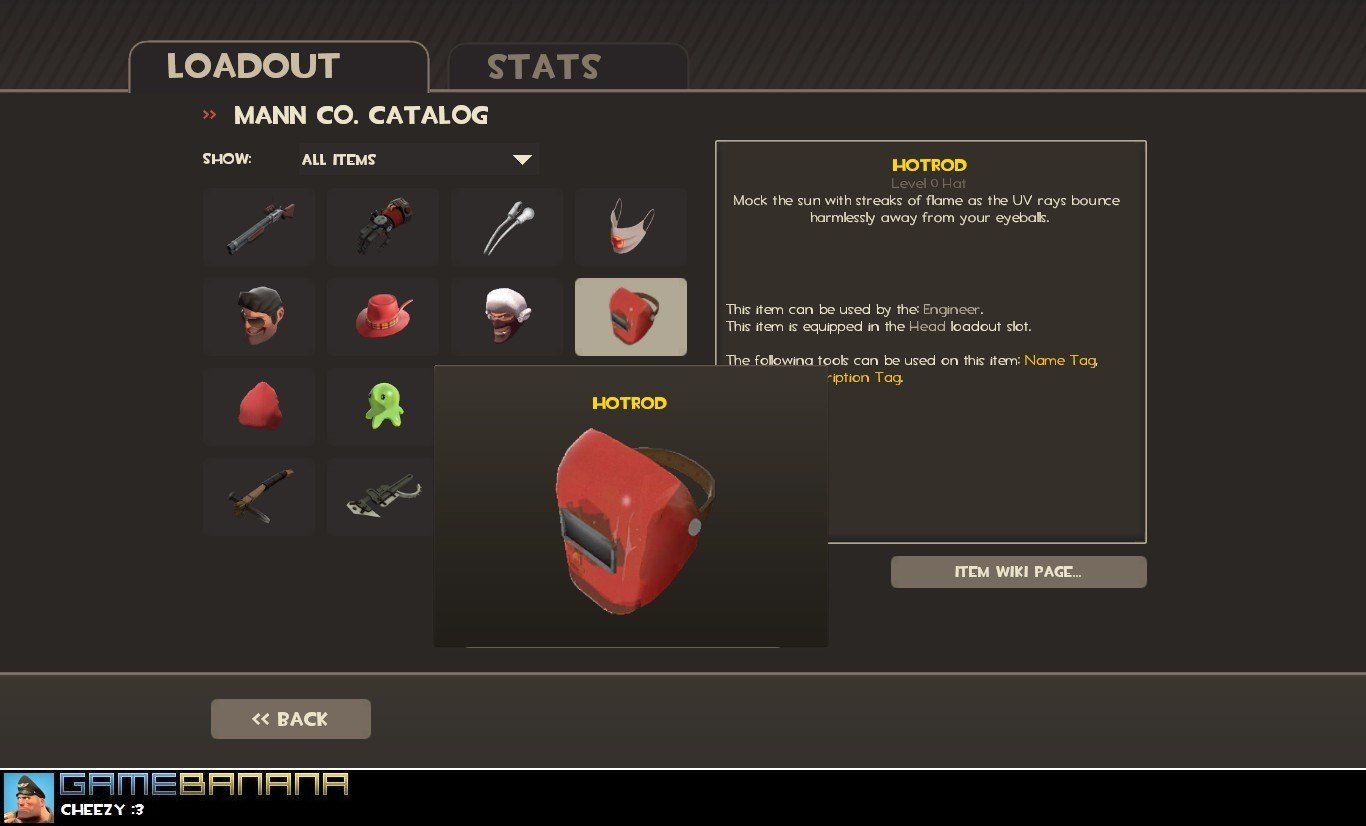The width and height of the screenshot is (1366, 826).
Task: Choose the red hood item
Action: click(x=259, y=407)
